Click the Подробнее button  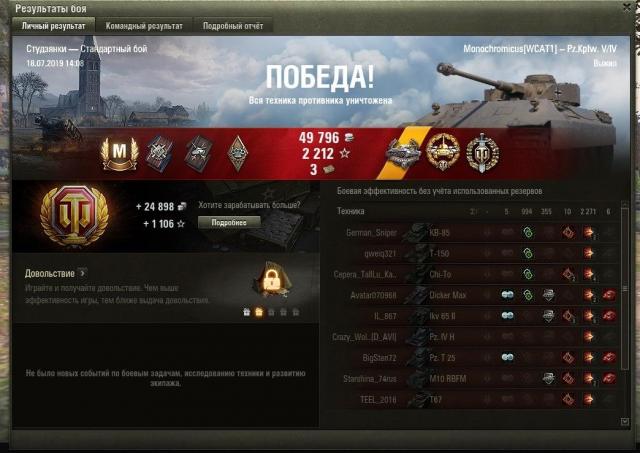(x=229, y=222)
